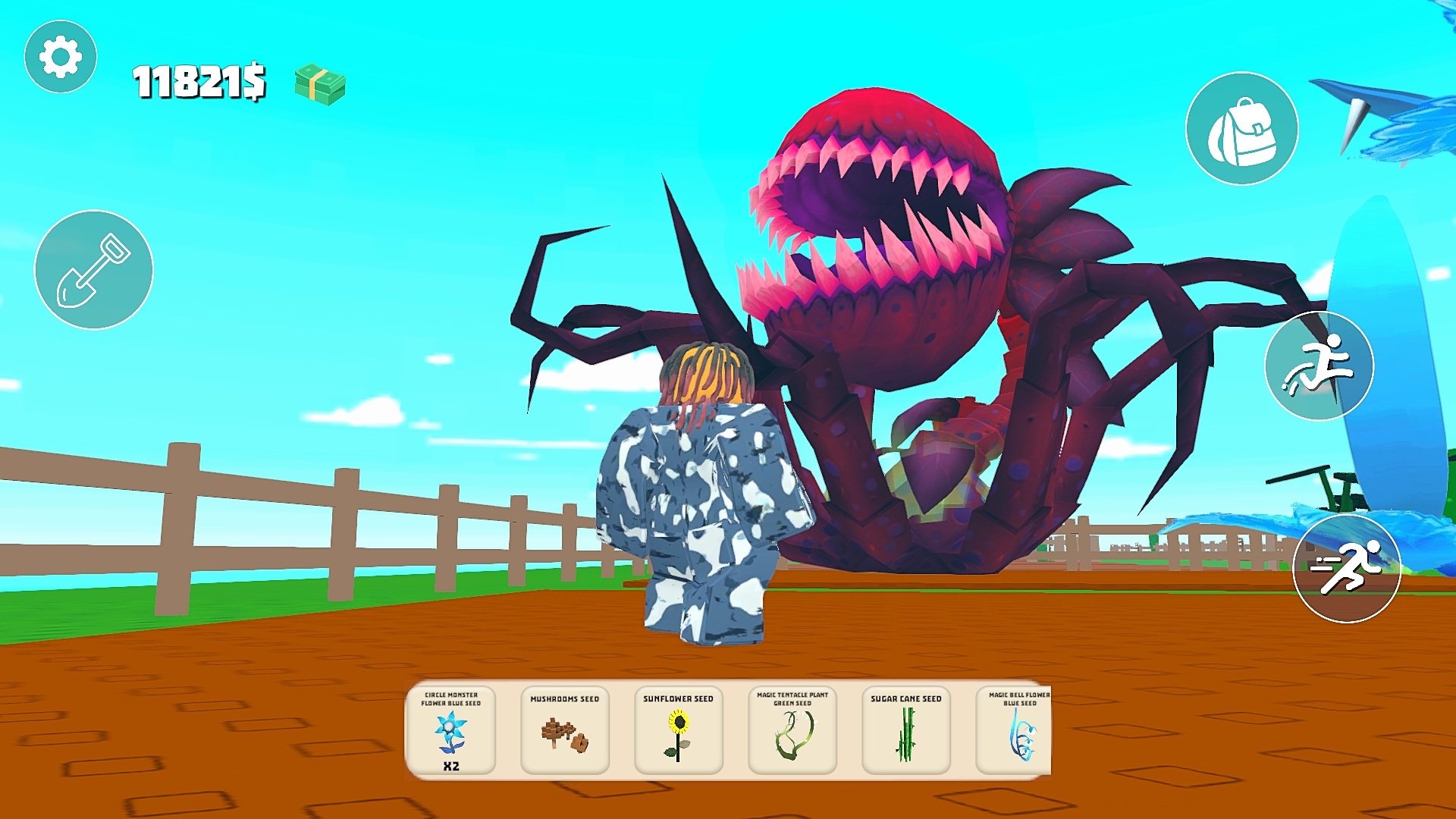Open the settings gear menu

click(x=60, y=55)
